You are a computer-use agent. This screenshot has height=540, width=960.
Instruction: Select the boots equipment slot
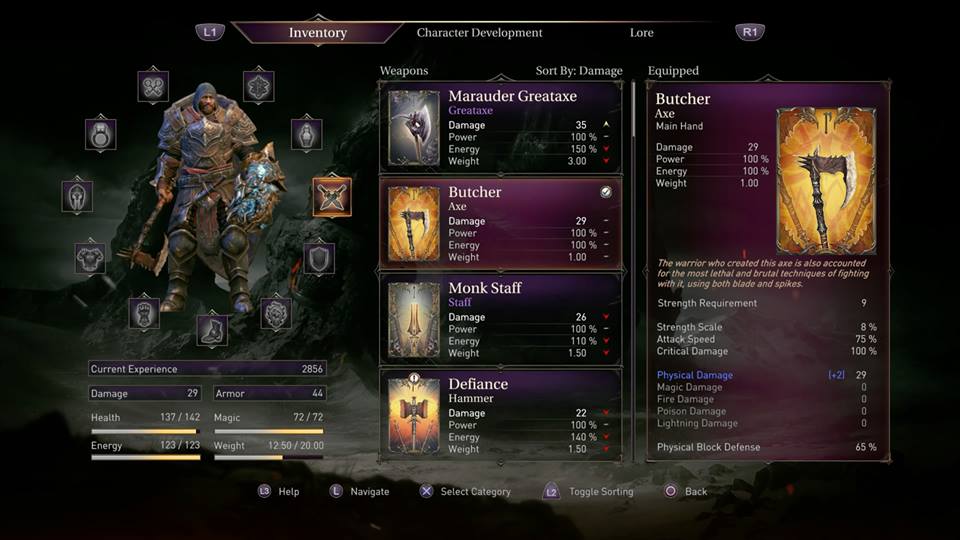pos(211,330)
